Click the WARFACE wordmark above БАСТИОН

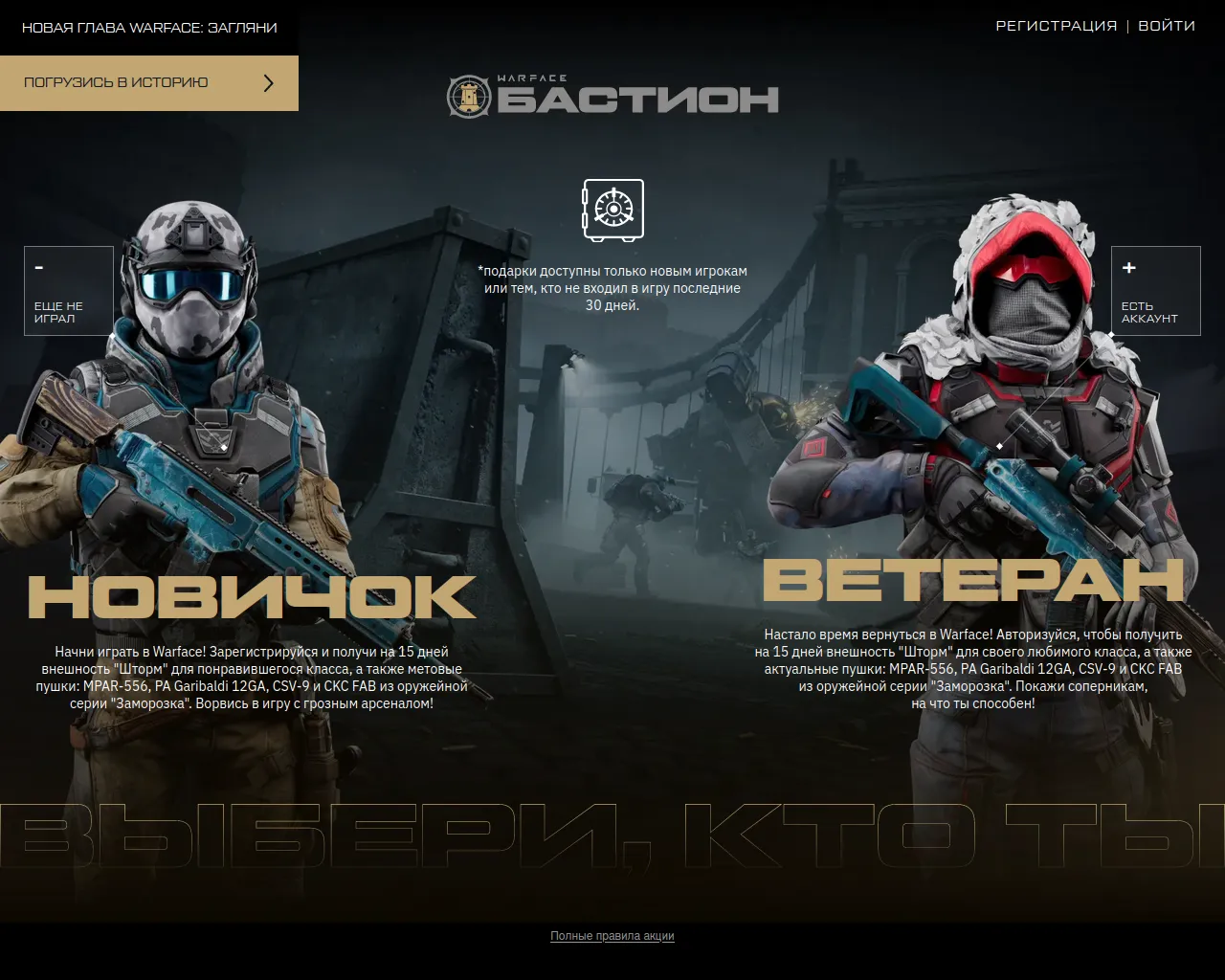[x=531, y=78]
